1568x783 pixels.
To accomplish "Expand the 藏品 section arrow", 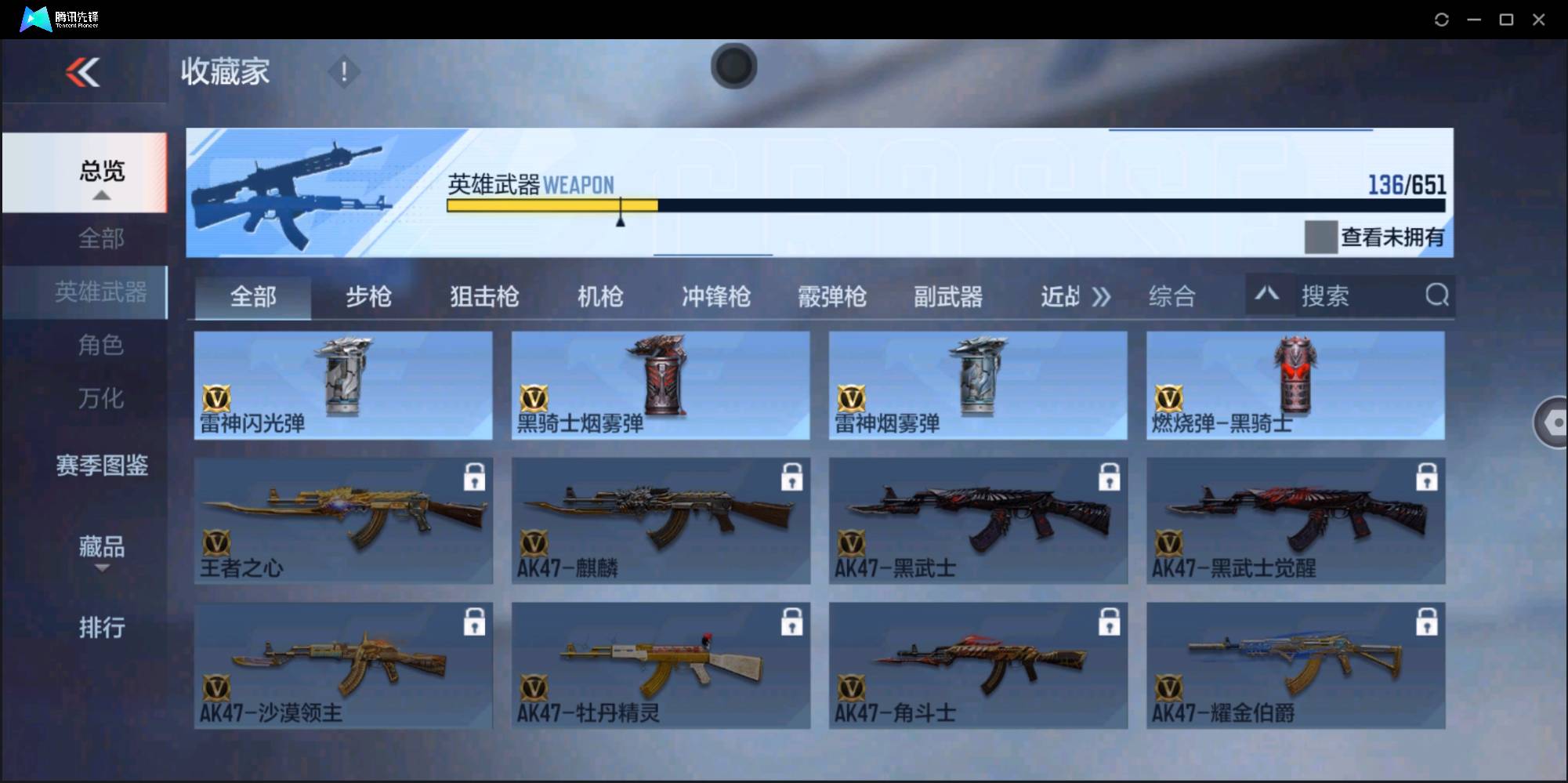I will tap(102, 569).
